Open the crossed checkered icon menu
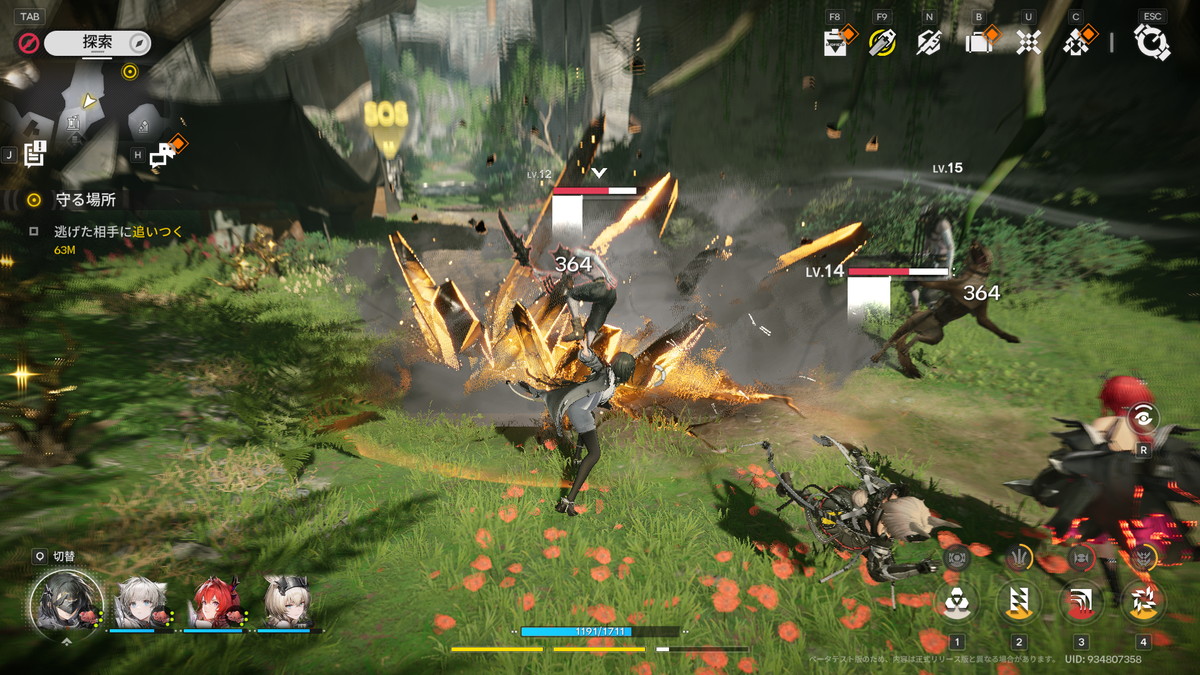1200x675 pixels. pos(1028,42)
